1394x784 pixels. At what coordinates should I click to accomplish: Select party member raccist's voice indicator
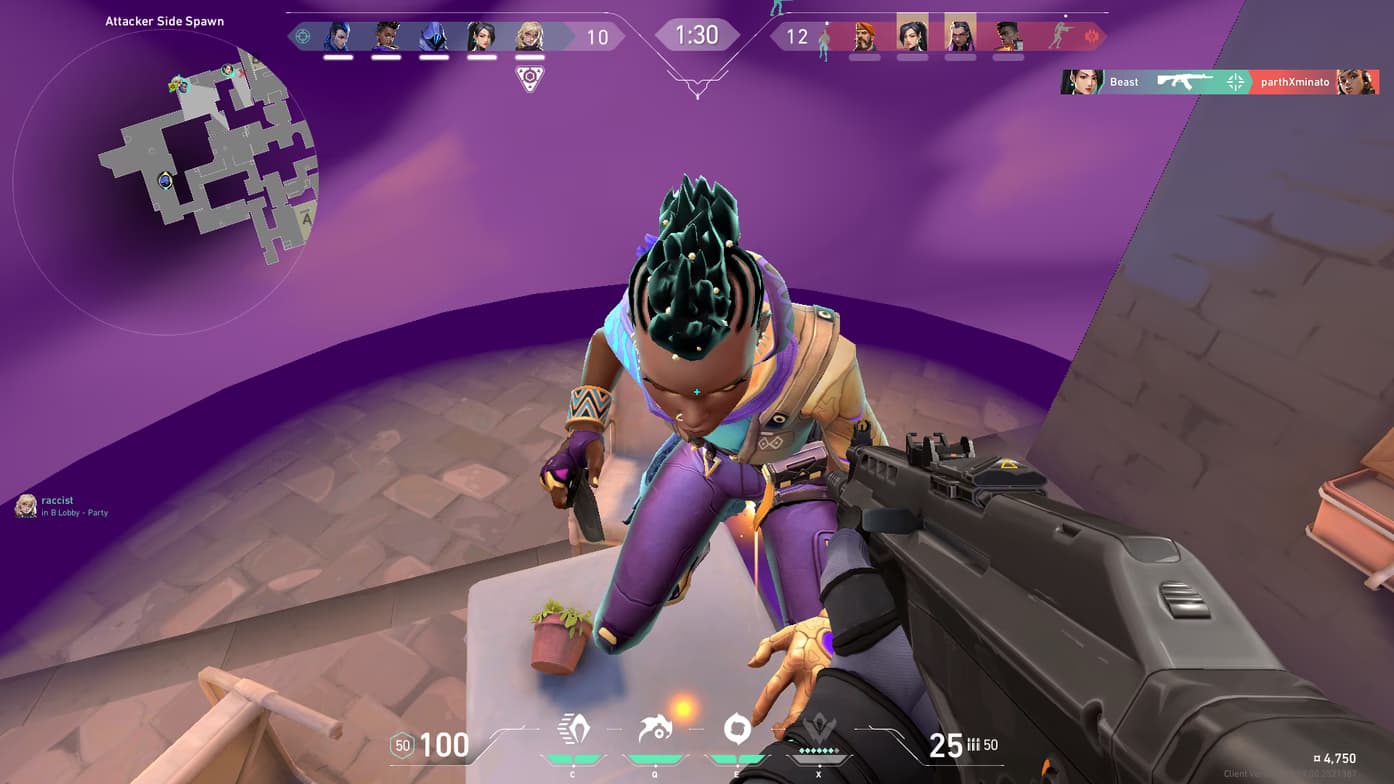(26, 506)
